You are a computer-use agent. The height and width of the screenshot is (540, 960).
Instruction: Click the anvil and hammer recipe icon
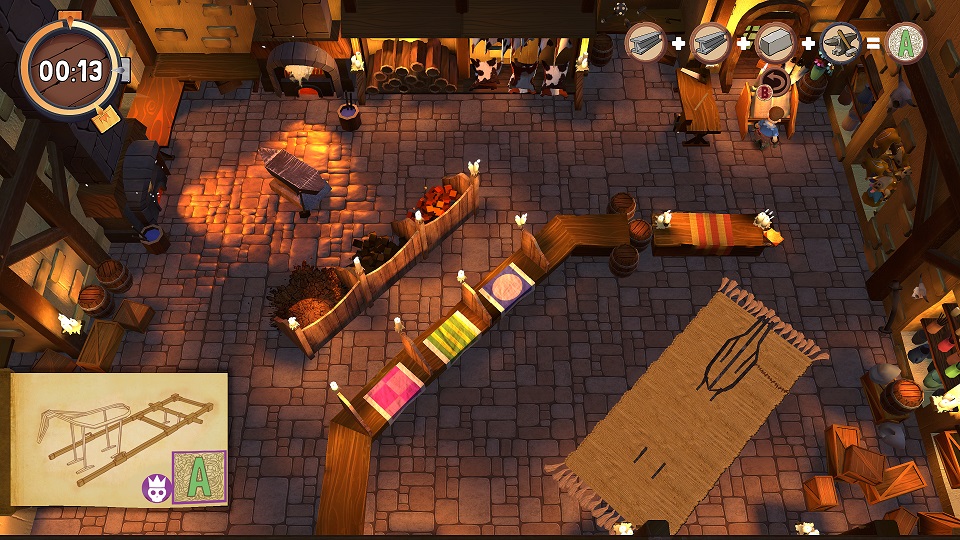click(x=840, y=43)
